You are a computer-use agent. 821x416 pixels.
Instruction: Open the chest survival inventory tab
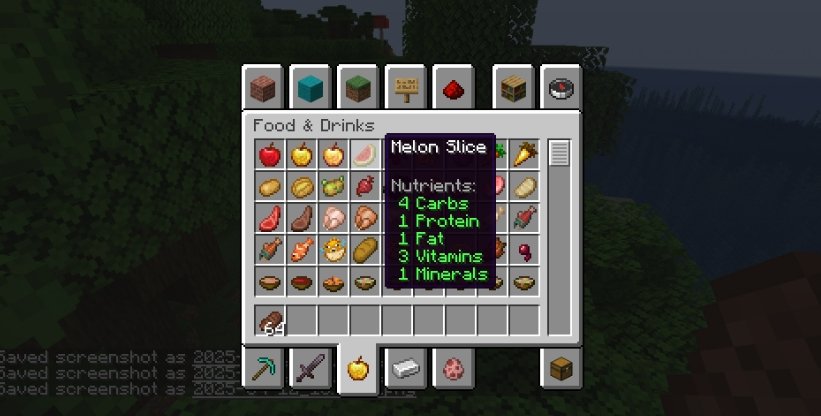pos(561,370)
